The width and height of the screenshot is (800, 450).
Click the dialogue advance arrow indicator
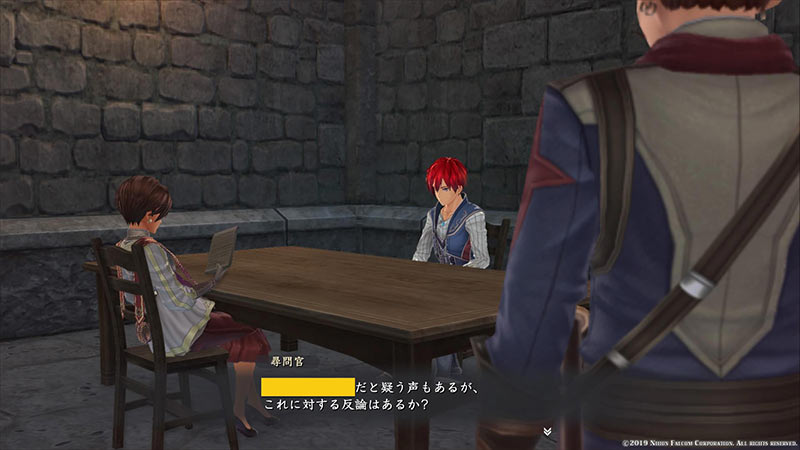click(547, 431)
